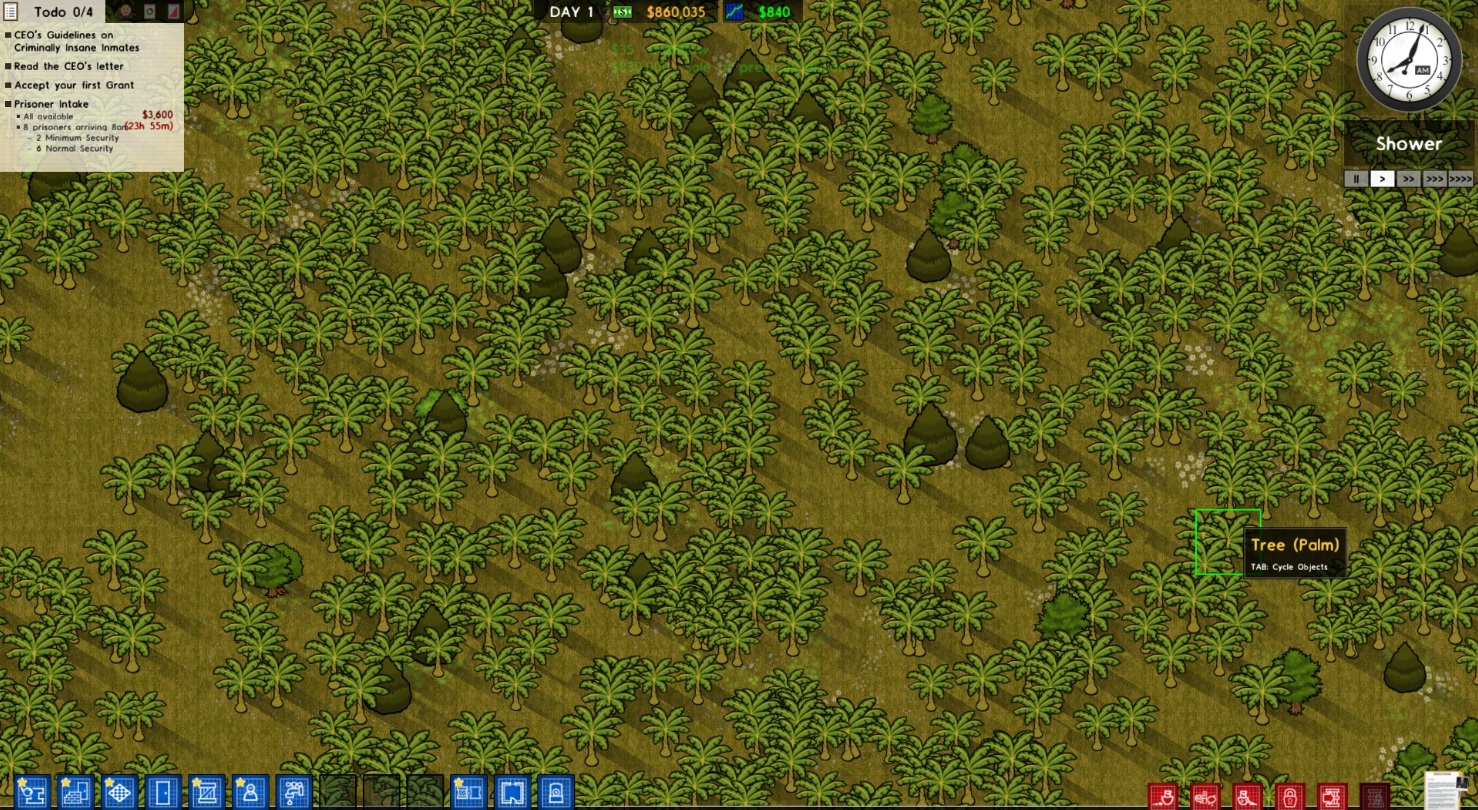
Task: Open the Staff hiring menu
Action: point(251,793)
